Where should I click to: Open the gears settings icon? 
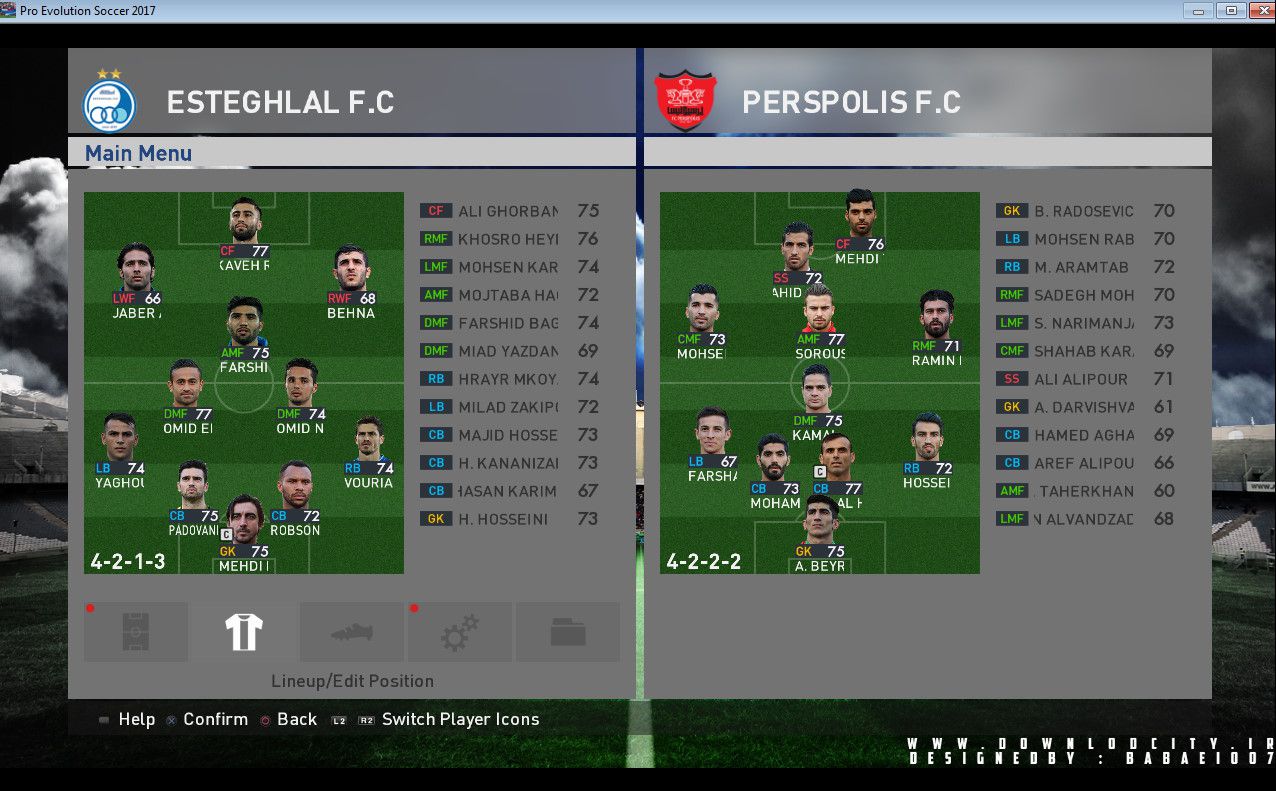coord(460,632)
